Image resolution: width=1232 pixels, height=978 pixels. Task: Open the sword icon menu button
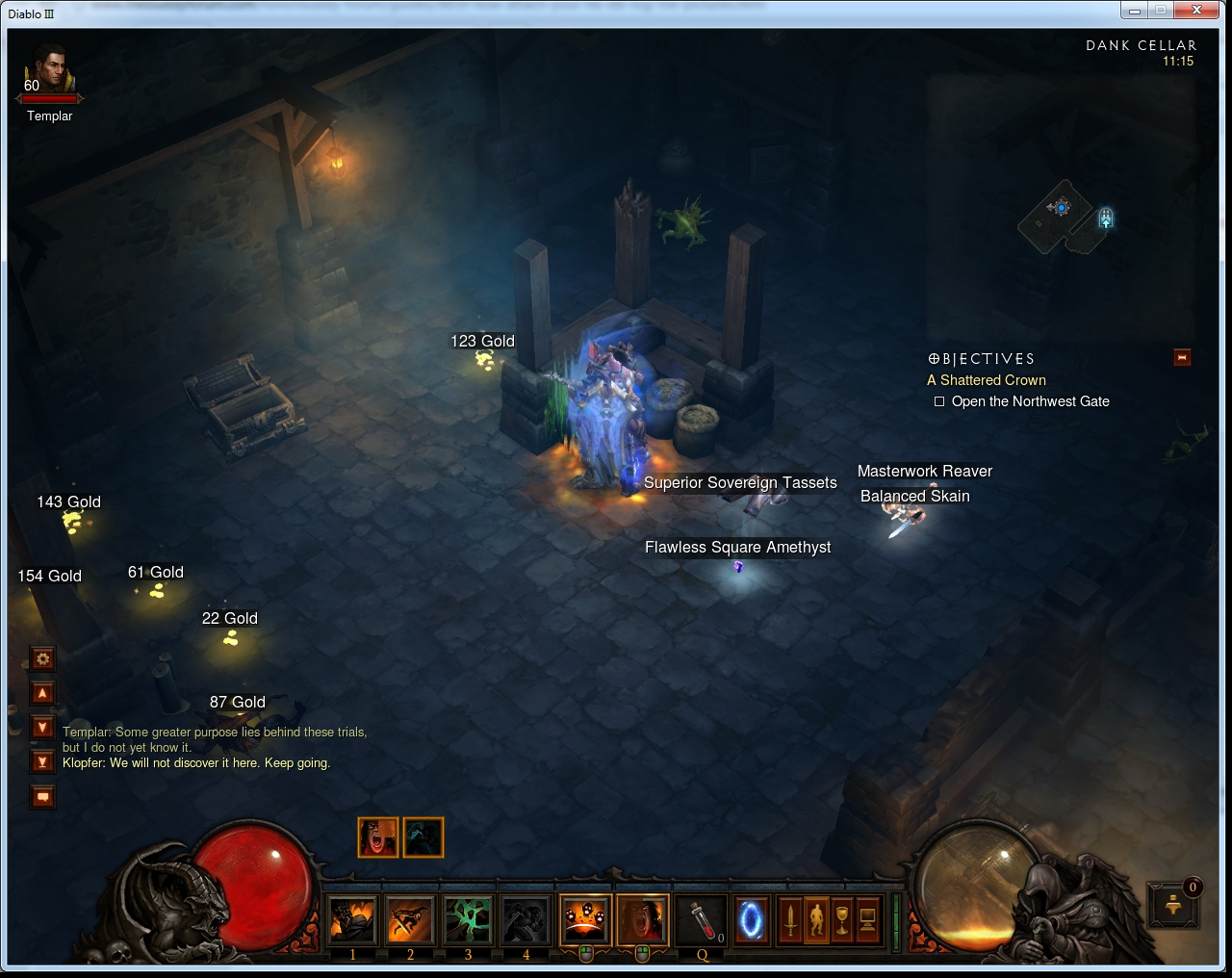point(790,920)
